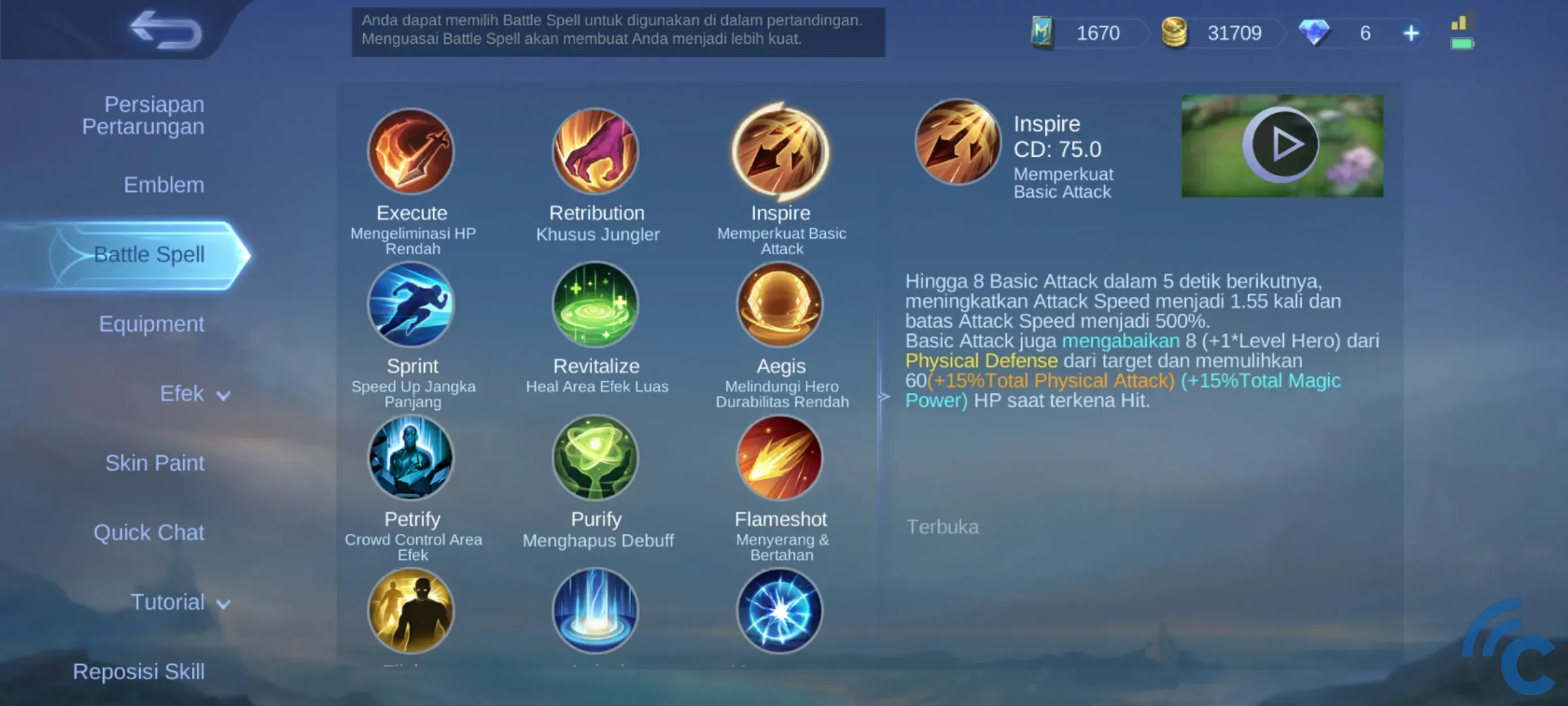
Task: Select the Execute battle spell icon
Action: coord(412,152)
